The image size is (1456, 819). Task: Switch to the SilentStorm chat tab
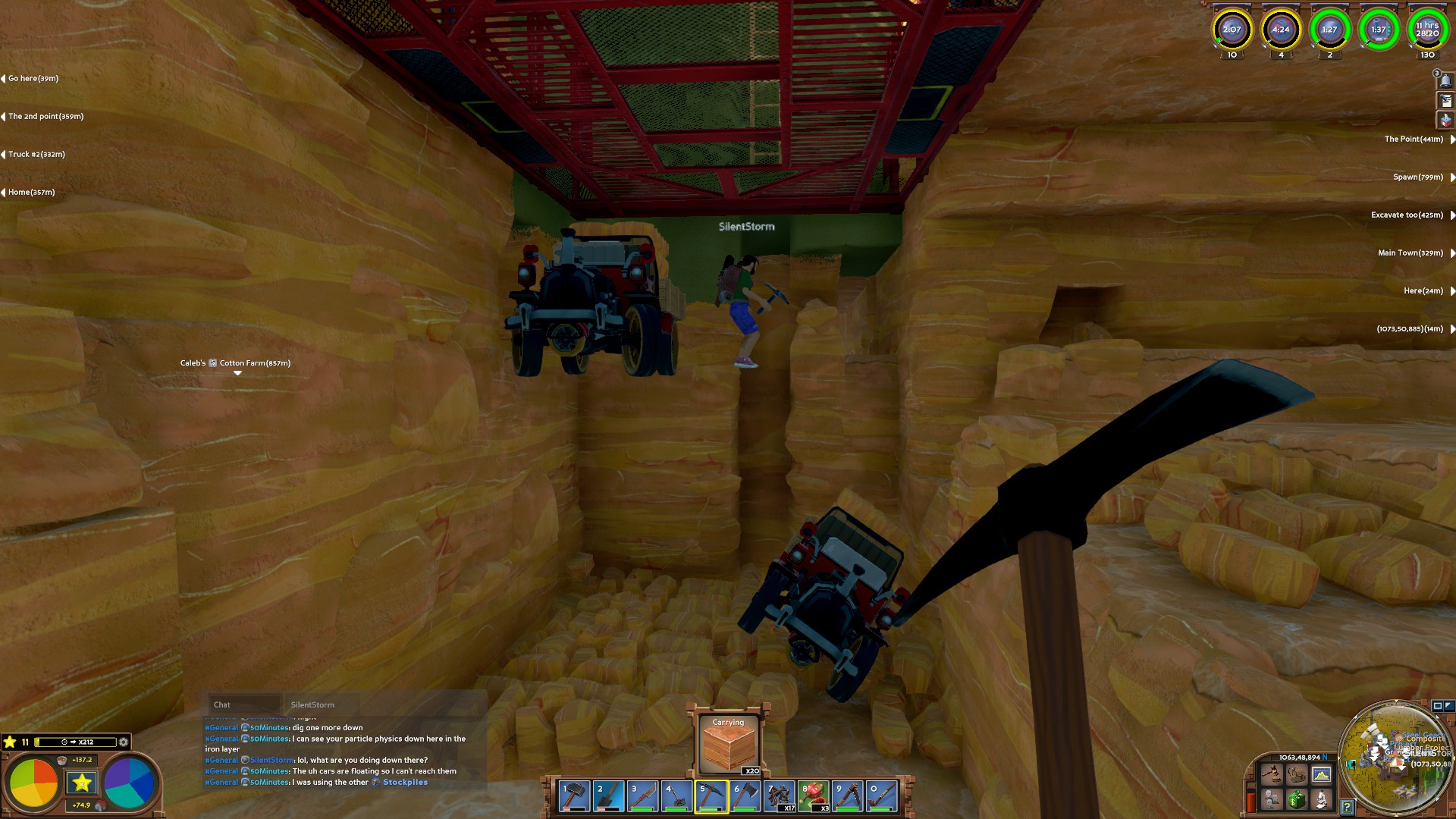312,704
